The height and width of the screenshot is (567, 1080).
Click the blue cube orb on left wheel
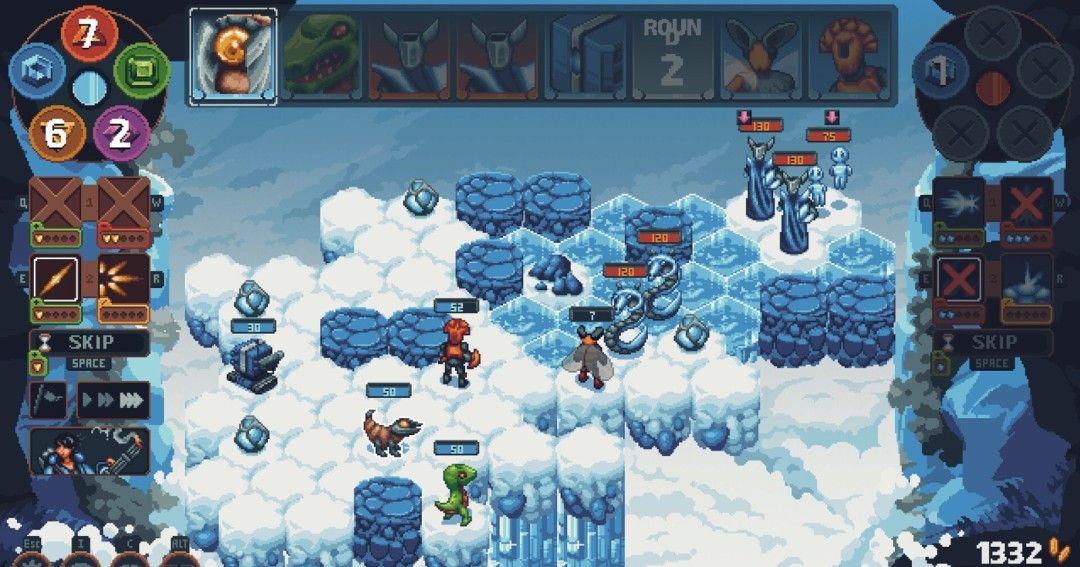click(37, 73)
